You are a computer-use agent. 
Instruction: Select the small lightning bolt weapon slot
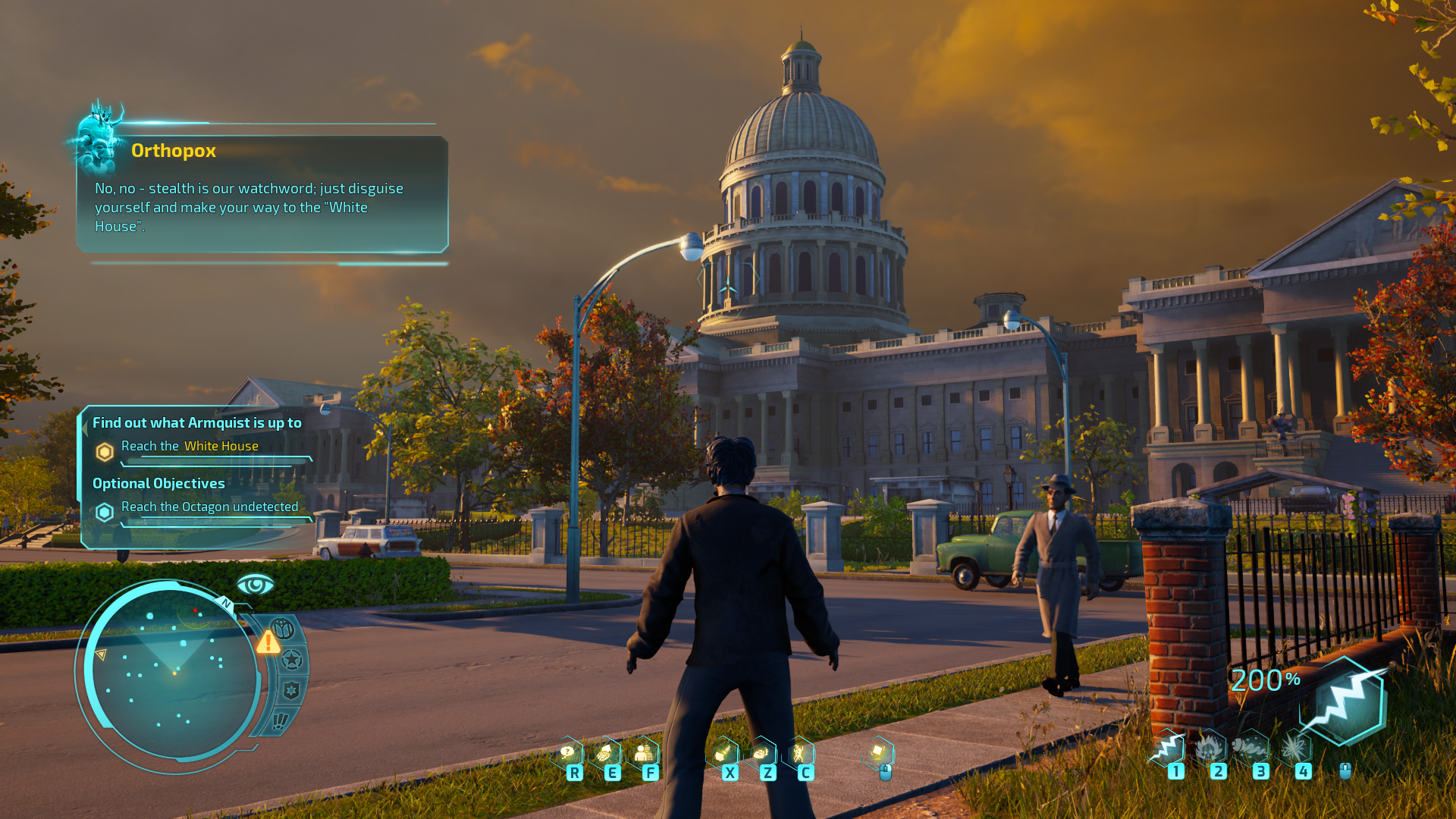coord(1169,748)
